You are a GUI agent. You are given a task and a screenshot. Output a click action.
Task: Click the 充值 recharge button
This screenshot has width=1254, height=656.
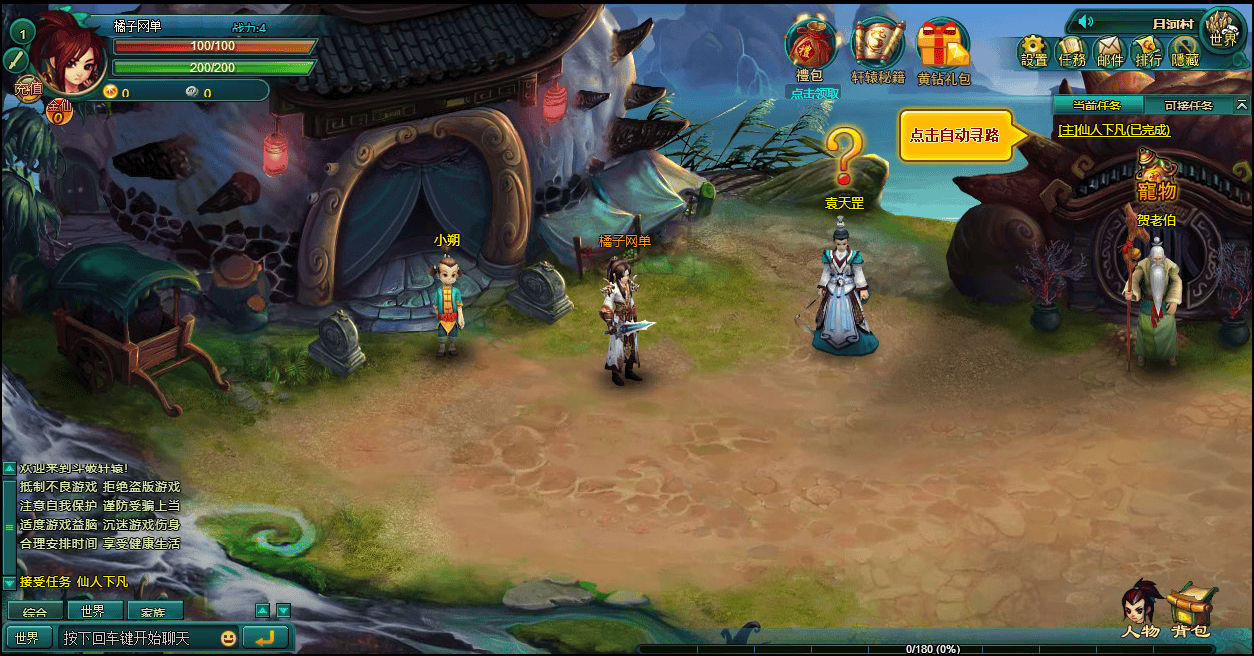point(27,89)
